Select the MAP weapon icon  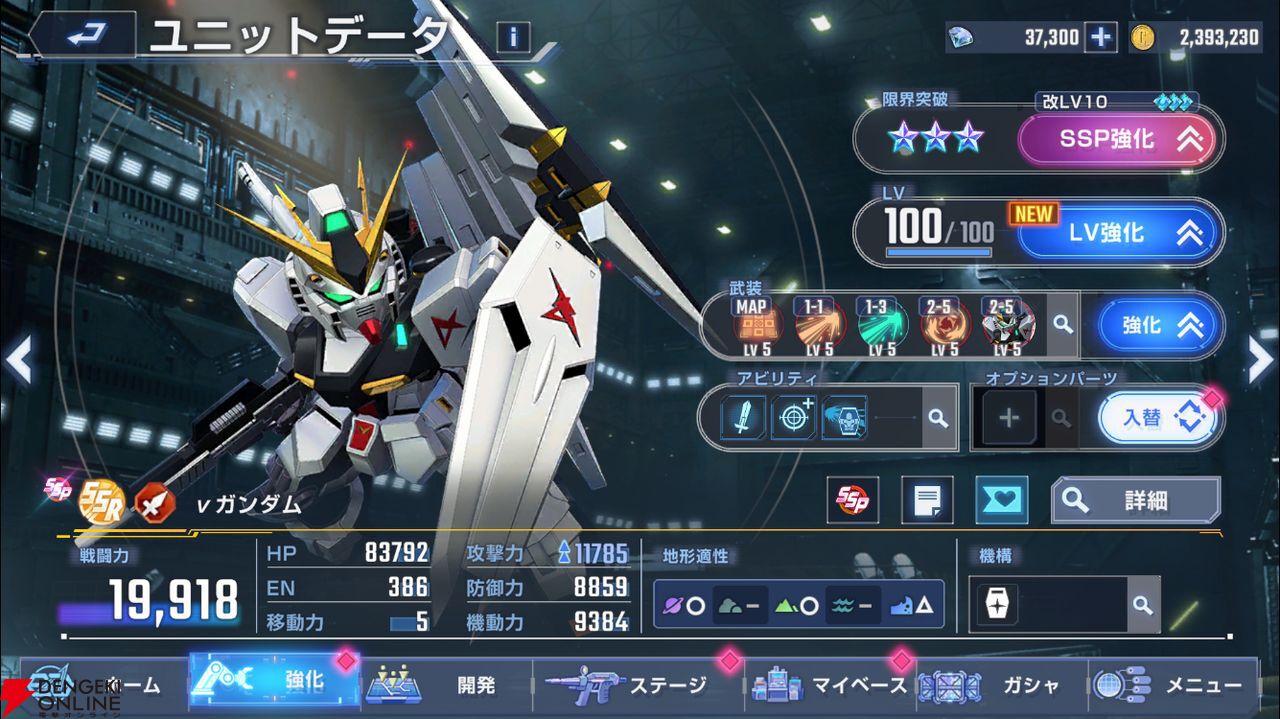[757, 326]
